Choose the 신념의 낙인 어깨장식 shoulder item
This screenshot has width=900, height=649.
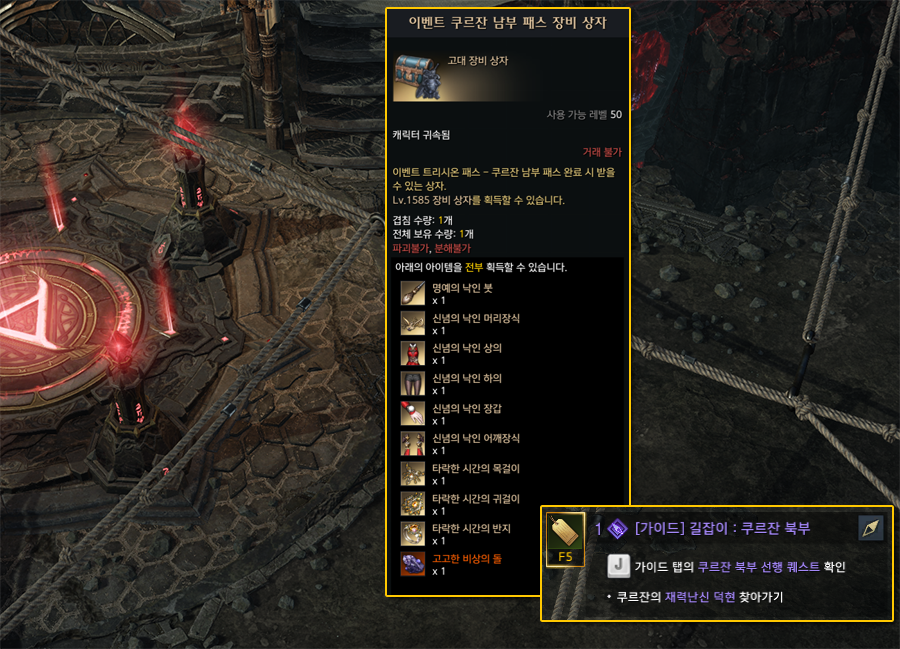[x=413, y=444]
